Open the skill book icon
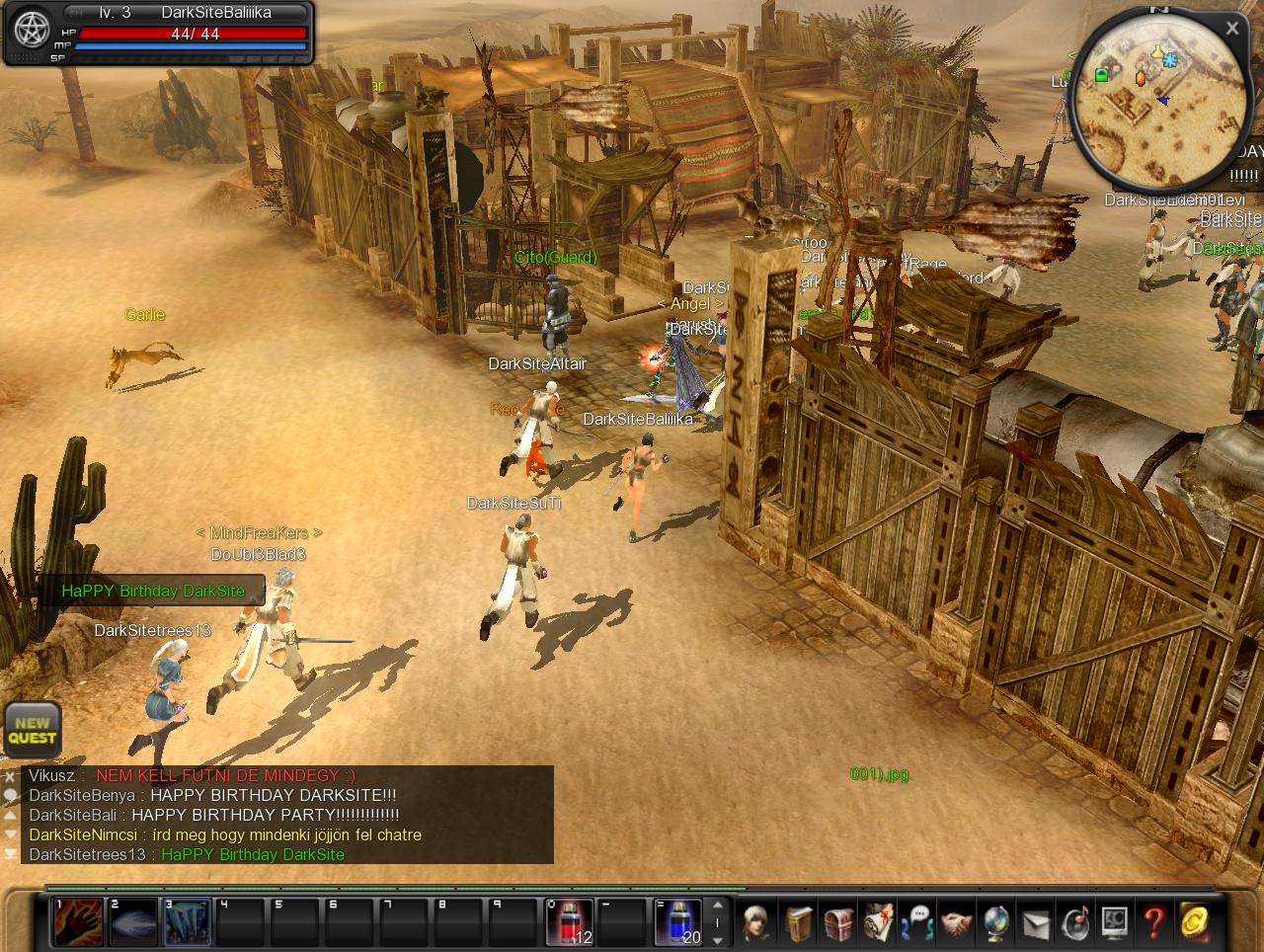The image size is (1264, 952). tap(799, 923)
